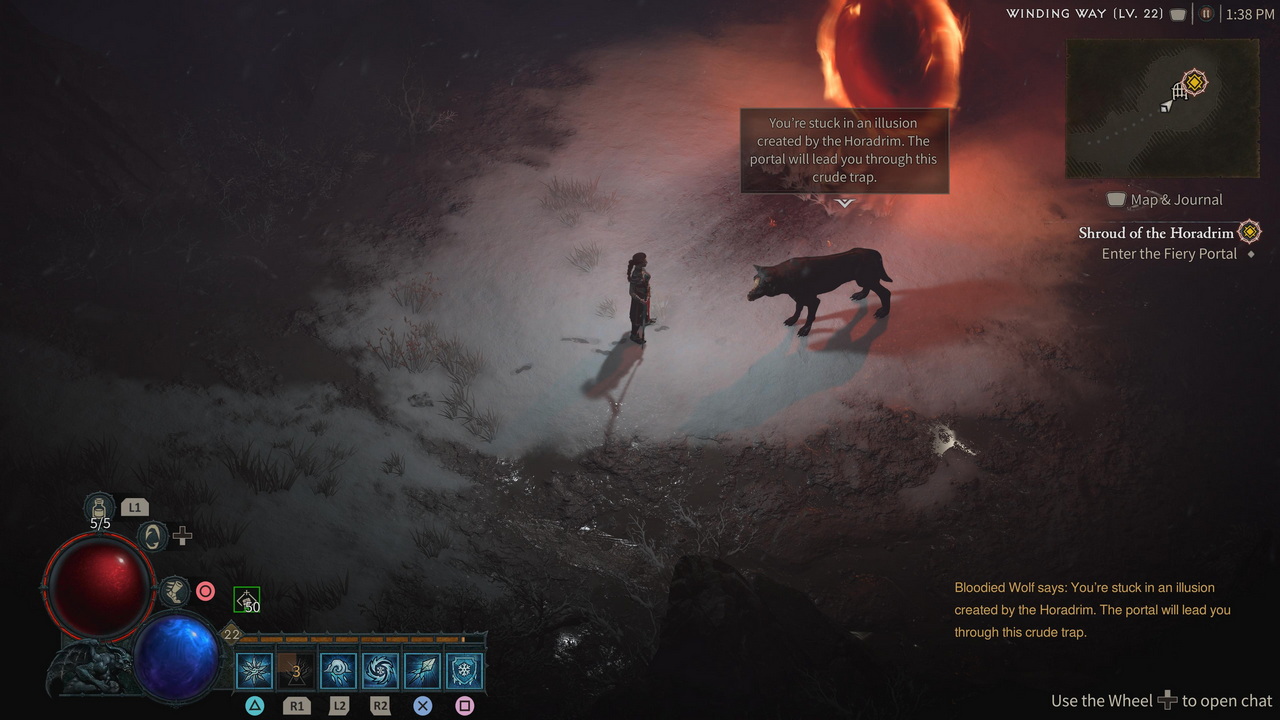
Task: Activate the winged boot evade icon
Action: [x=174, y=591]
